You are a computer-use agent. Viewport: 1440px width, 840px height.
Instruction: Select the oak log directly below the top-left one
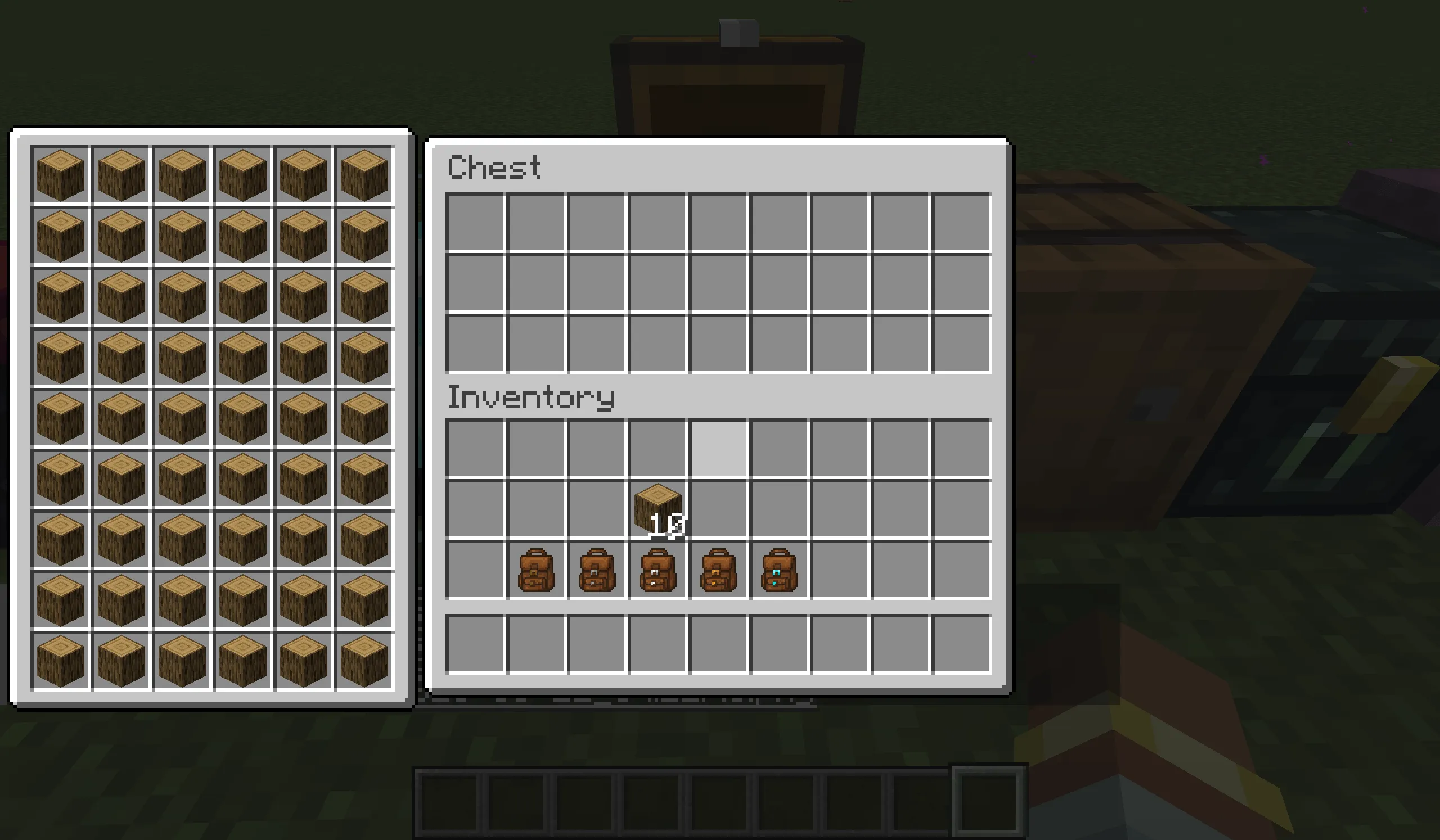tap(60, 234)
